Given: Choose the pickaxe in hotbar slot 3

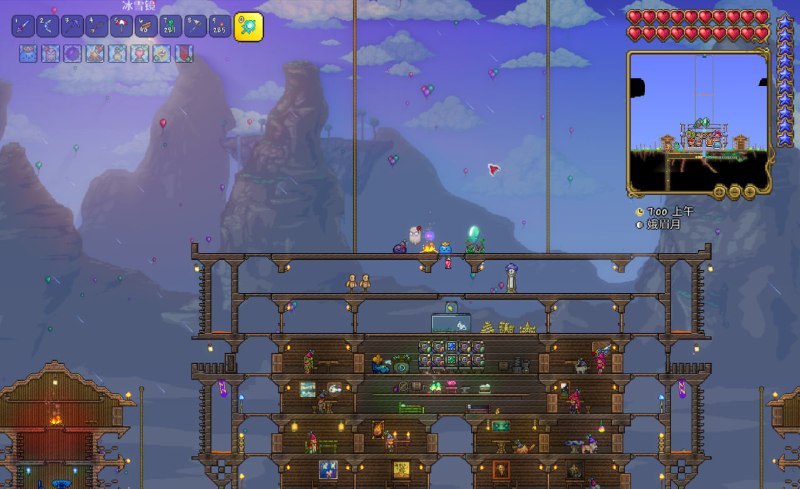Looking at the screenshot, I should coord(73,26).
